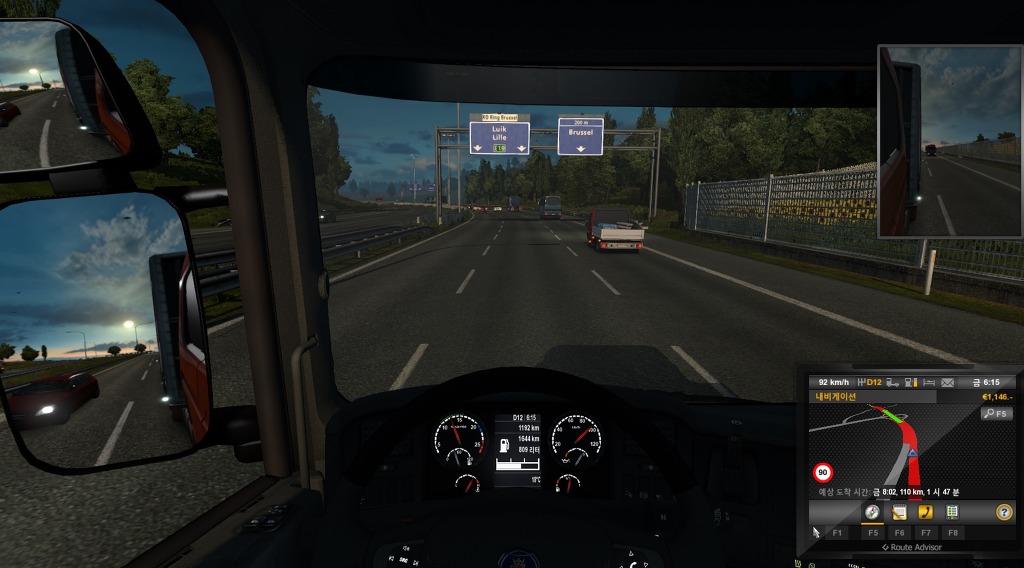Toggle the GPS map zoom magnifier
Viewport: 1024px width, 568px height.
coord(996,413)
